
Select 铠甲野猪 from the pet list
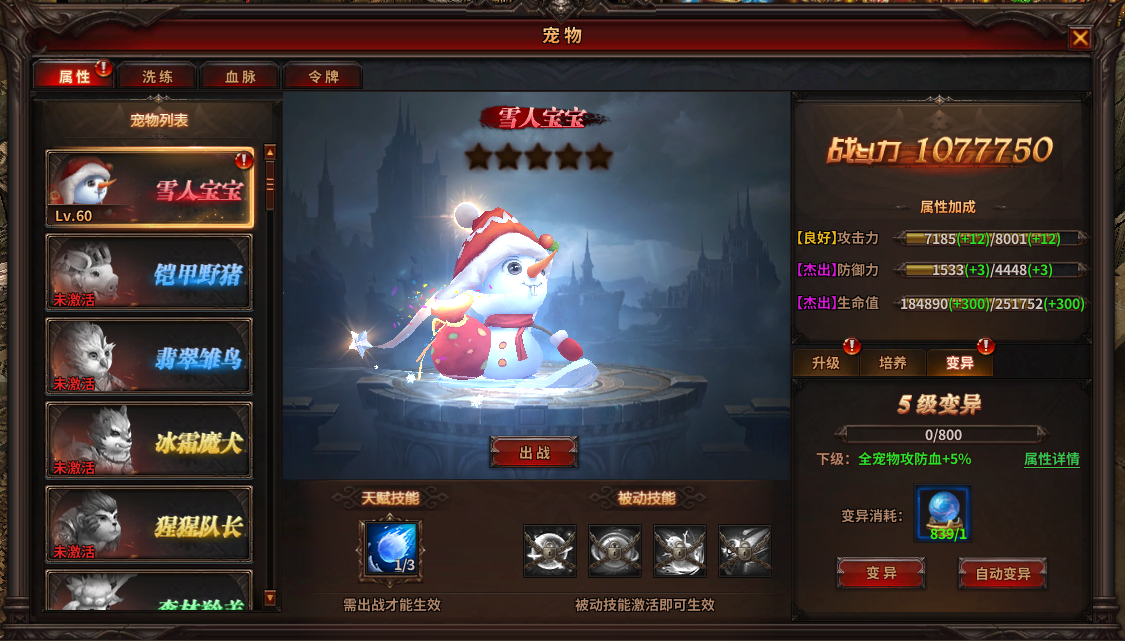[150, 272]
